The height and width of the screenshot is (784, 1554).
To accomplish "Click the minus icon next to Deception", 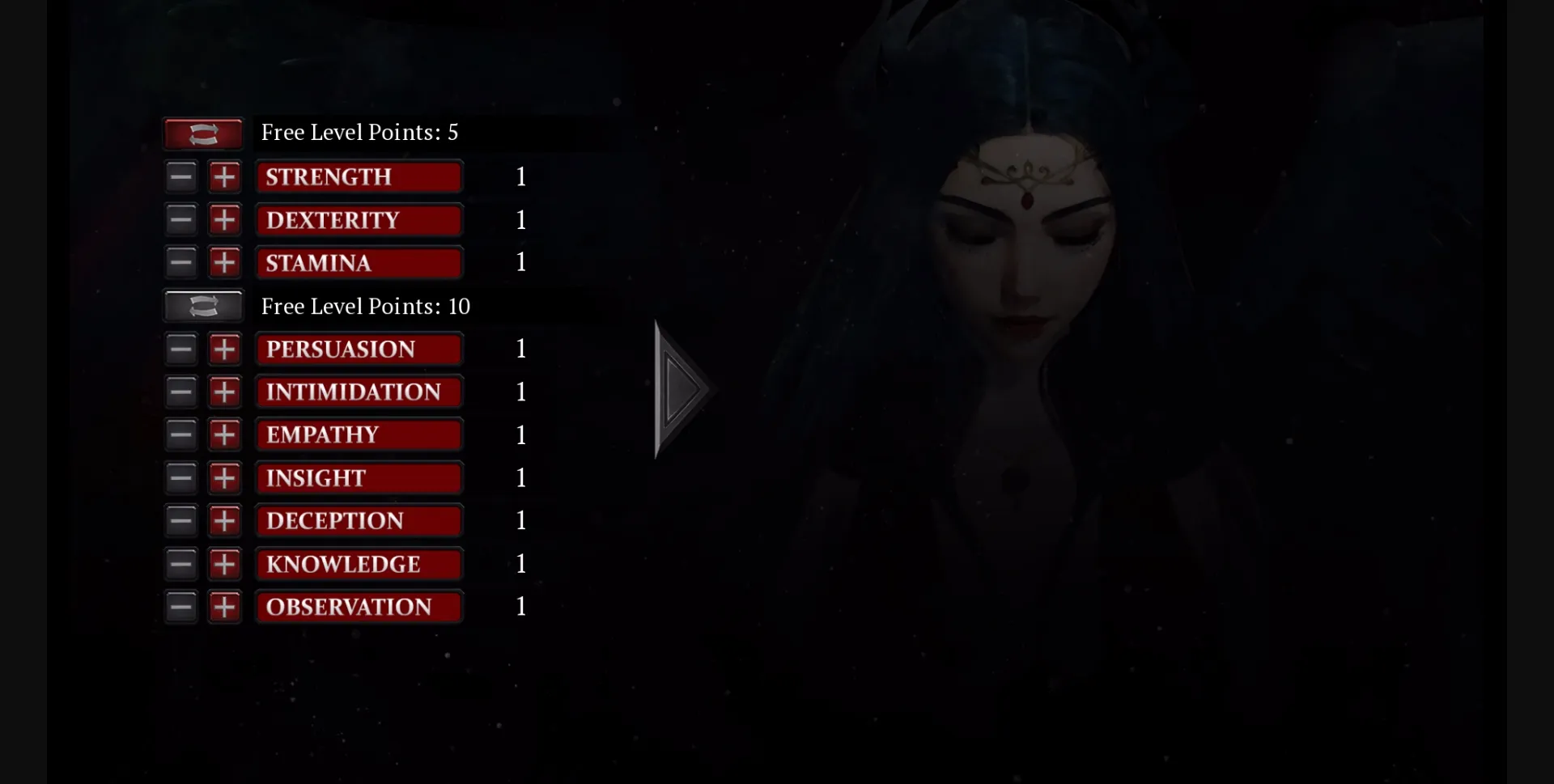I will 180,521.
